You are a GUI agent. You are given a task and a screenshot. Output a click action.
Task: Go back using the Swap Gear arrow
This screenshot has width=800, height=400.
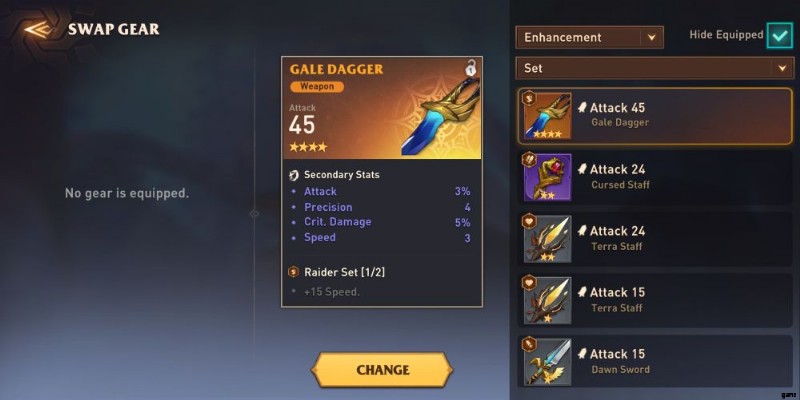[37, 28]
